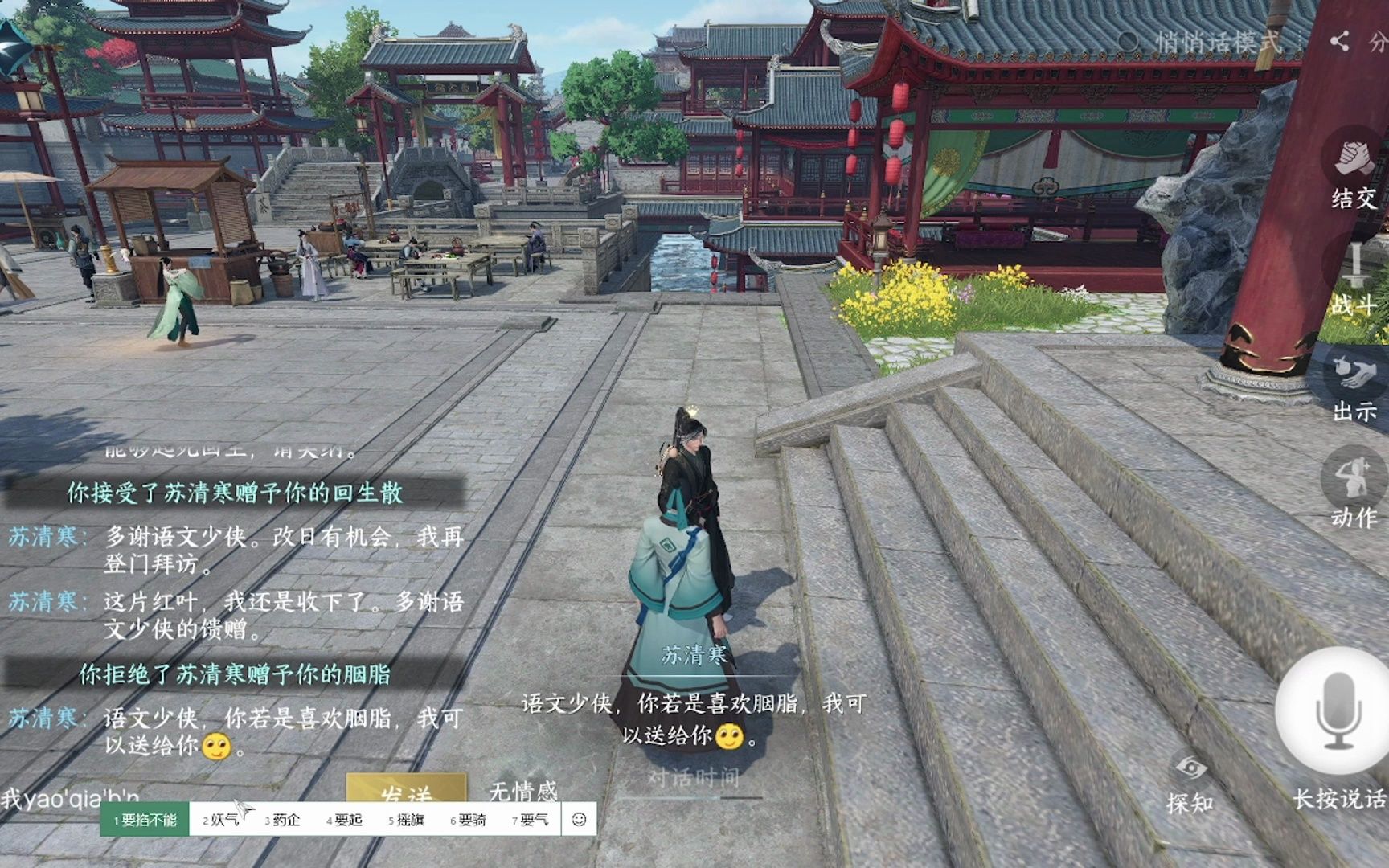Viewport: 1389px width, 868px height.
Task: Activate the 探知 eye icon
Action: tap(1190, 781)
